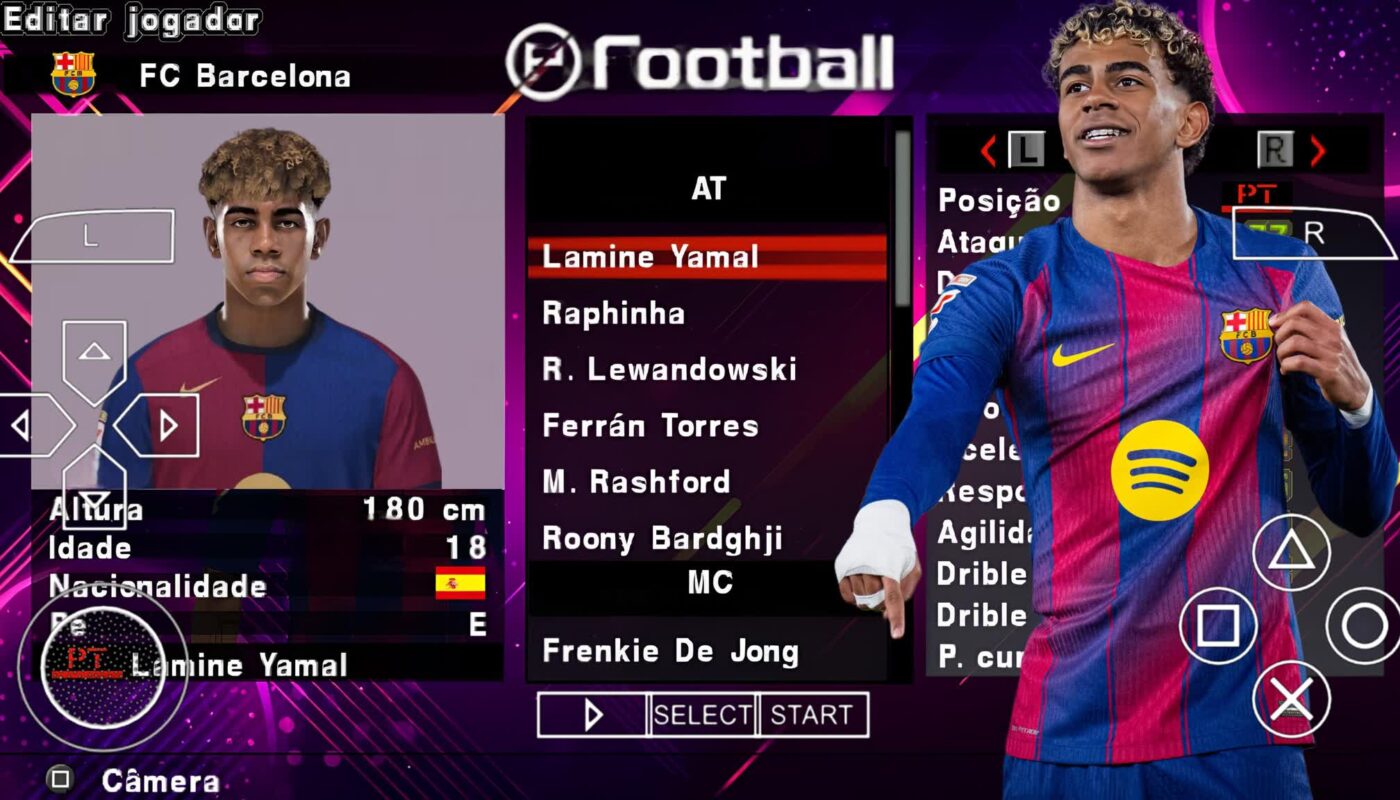
Task: Pick Ferrán Torres in the player list
Action: 650,426
